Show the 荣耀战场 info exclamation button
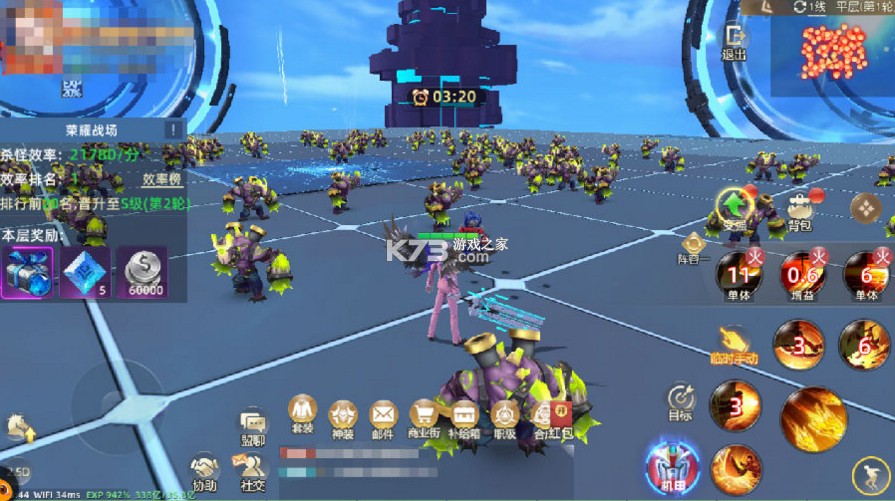The height and width of the screenshot is (501, 895). tap(174, 130)
